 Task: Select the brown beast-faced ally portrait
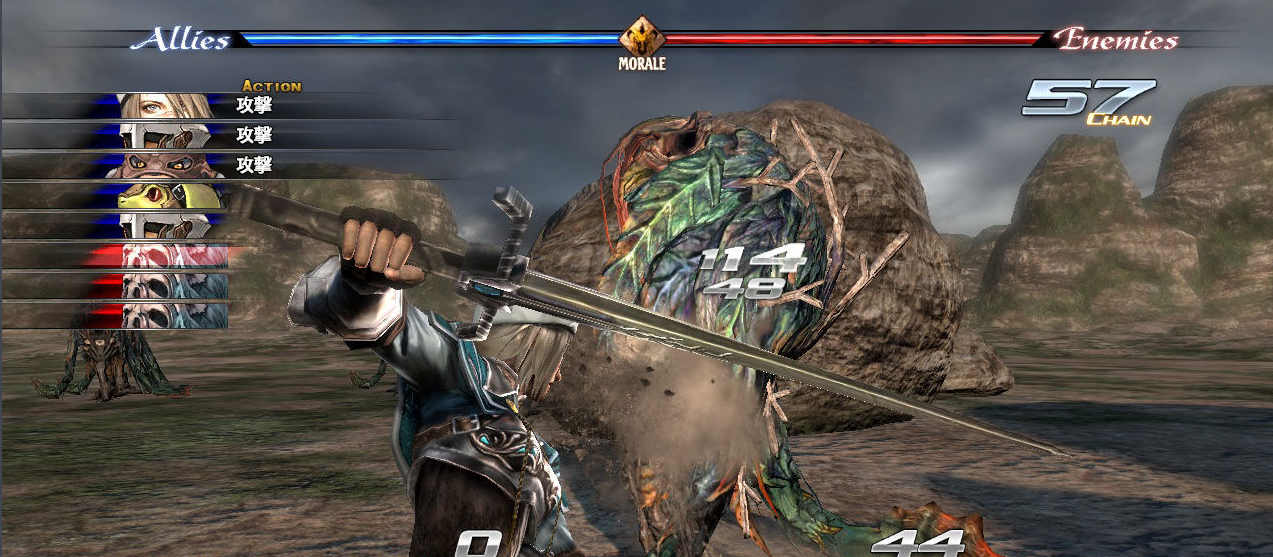[x=165, y=165]
